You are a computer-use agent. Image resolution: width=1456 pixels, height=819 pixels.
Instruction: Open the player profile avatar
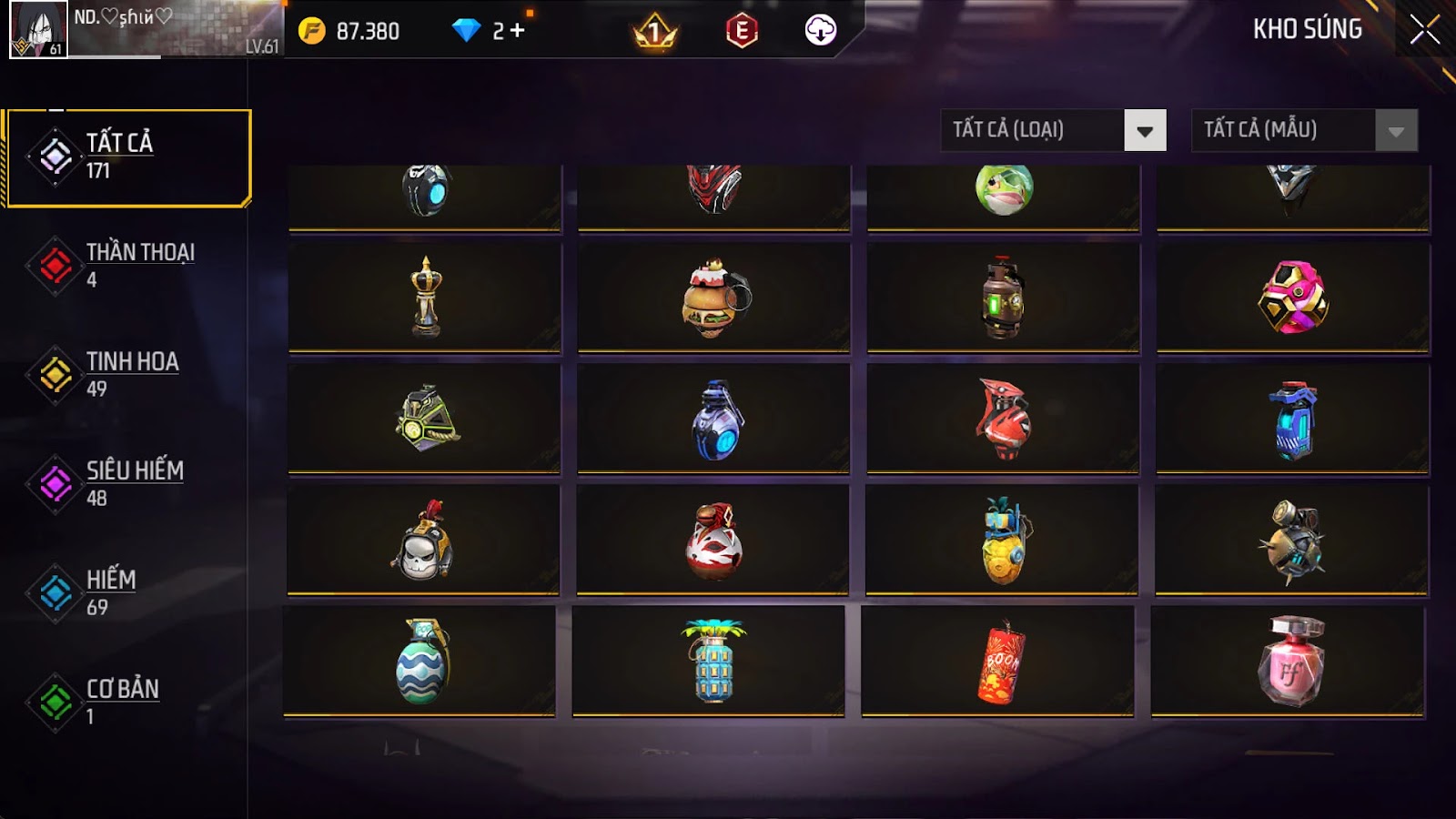(38, 29)
